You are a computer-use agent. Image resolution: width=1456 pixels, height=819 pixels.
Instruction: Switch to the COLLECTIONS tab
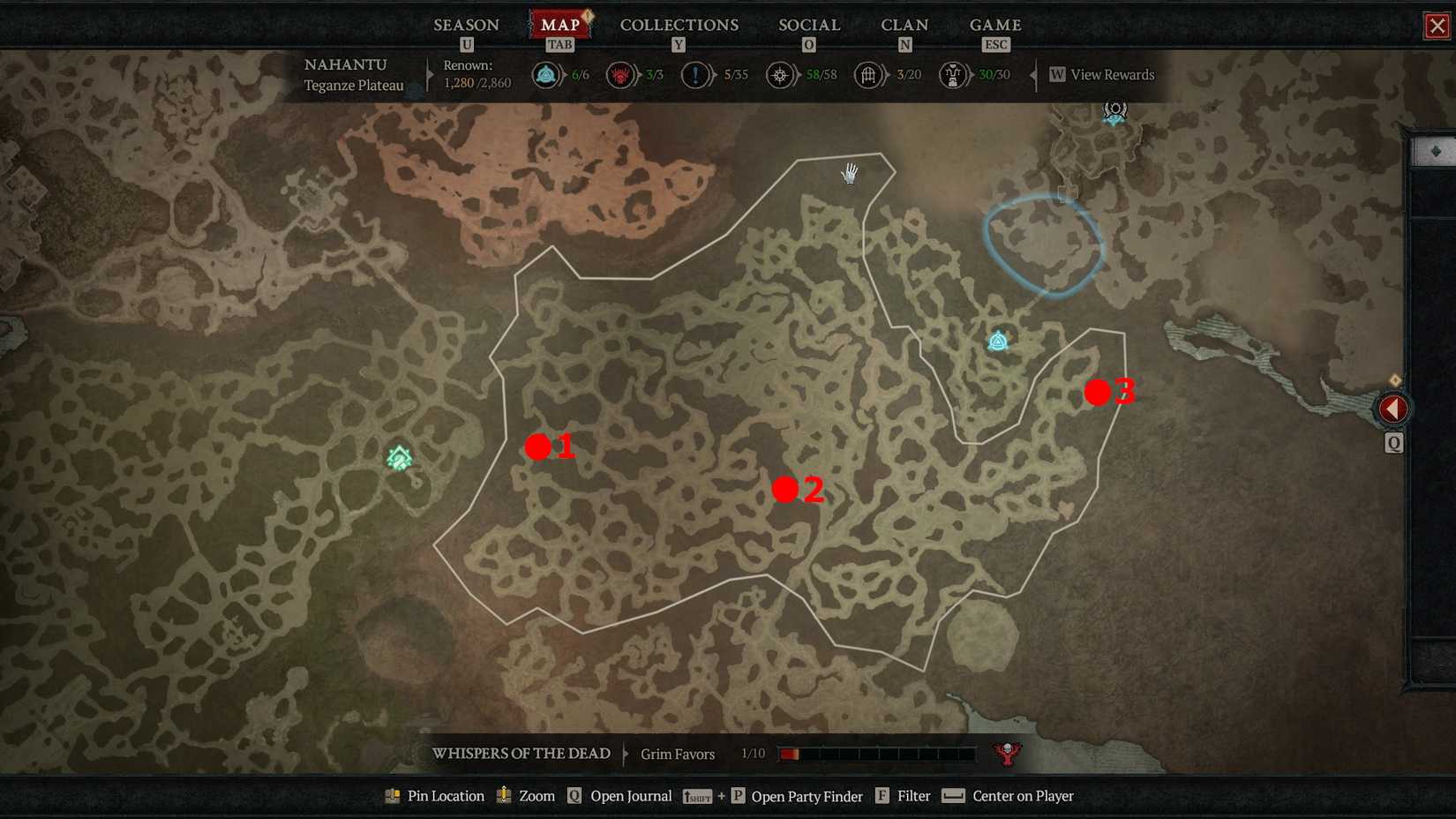click(x=679, y=25)
